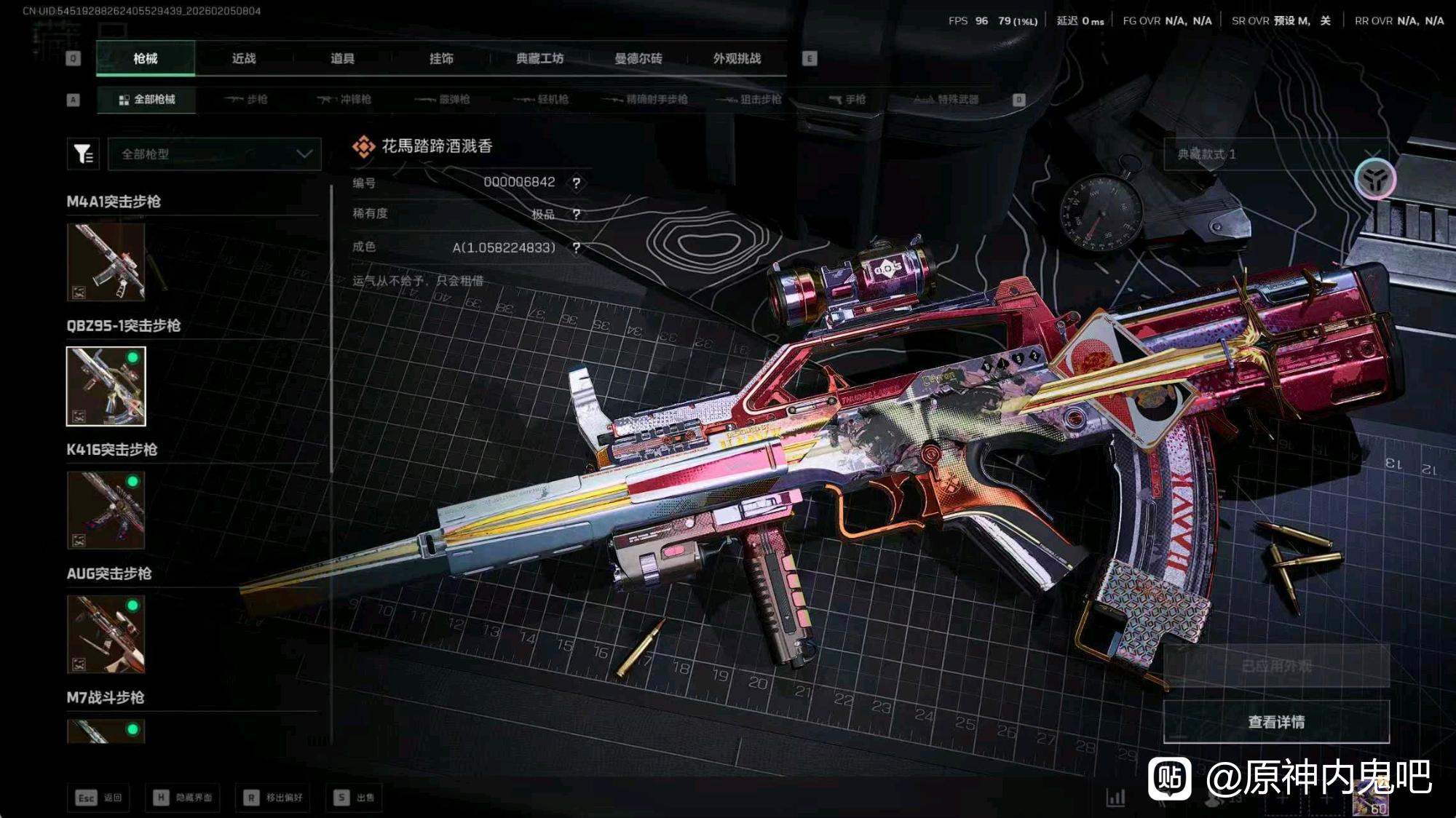This screenshot has height=818, width=1456.
Task: Filter weapons by 步枪 rifles
Action: point(246,99)
